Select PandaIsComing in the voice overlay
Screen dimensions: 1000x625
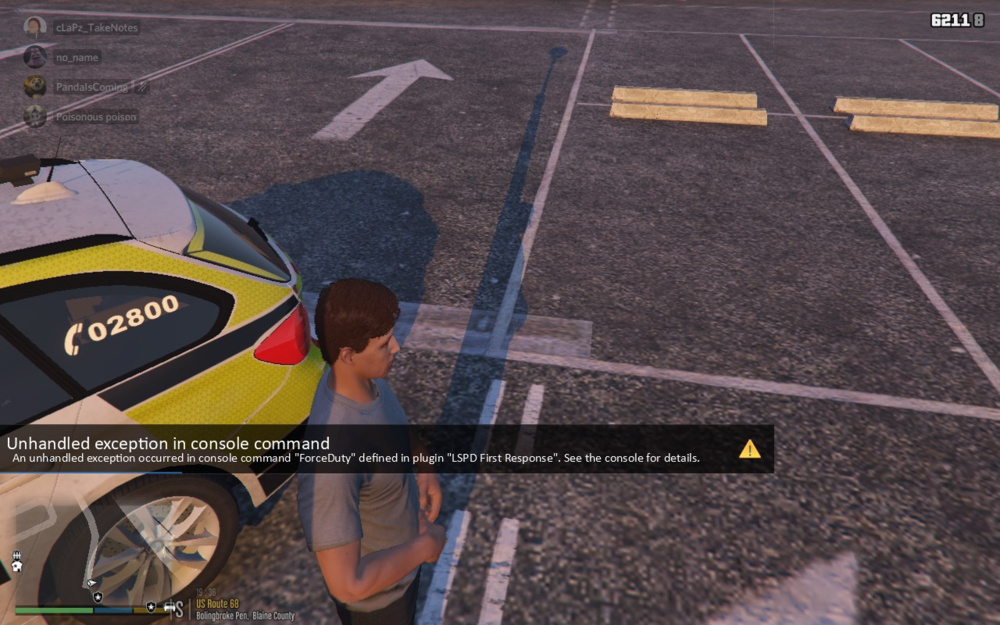[x=92, y=87]
